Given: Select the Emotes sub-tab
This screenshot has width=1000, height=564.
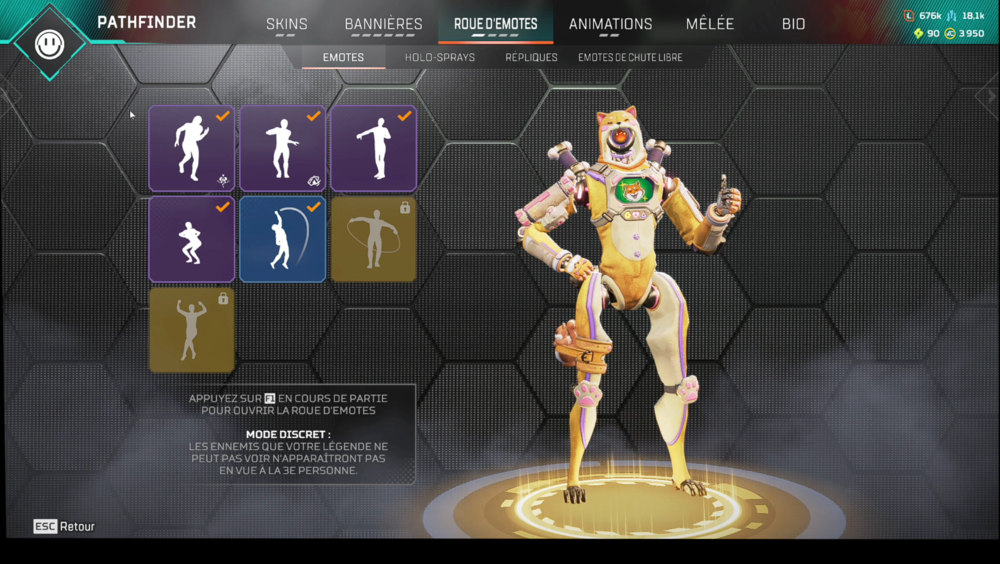Looking at the screenshot, I should [x=343, y=58].
